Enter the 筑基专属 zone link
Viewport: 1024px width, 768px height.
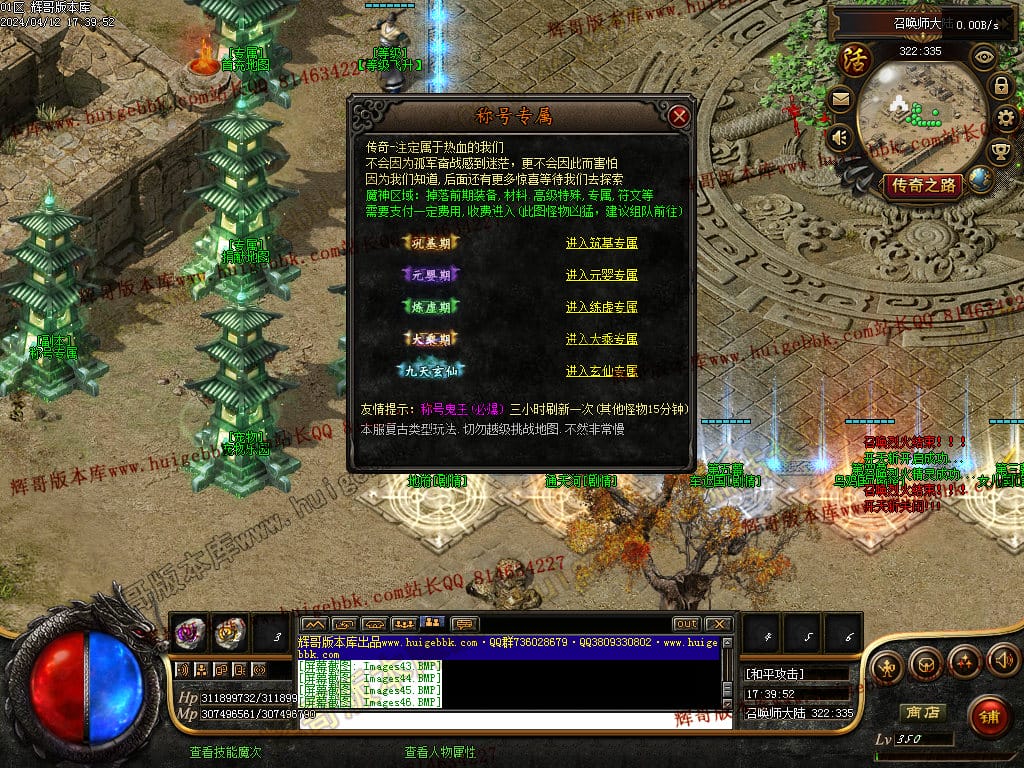coord(601,243)
